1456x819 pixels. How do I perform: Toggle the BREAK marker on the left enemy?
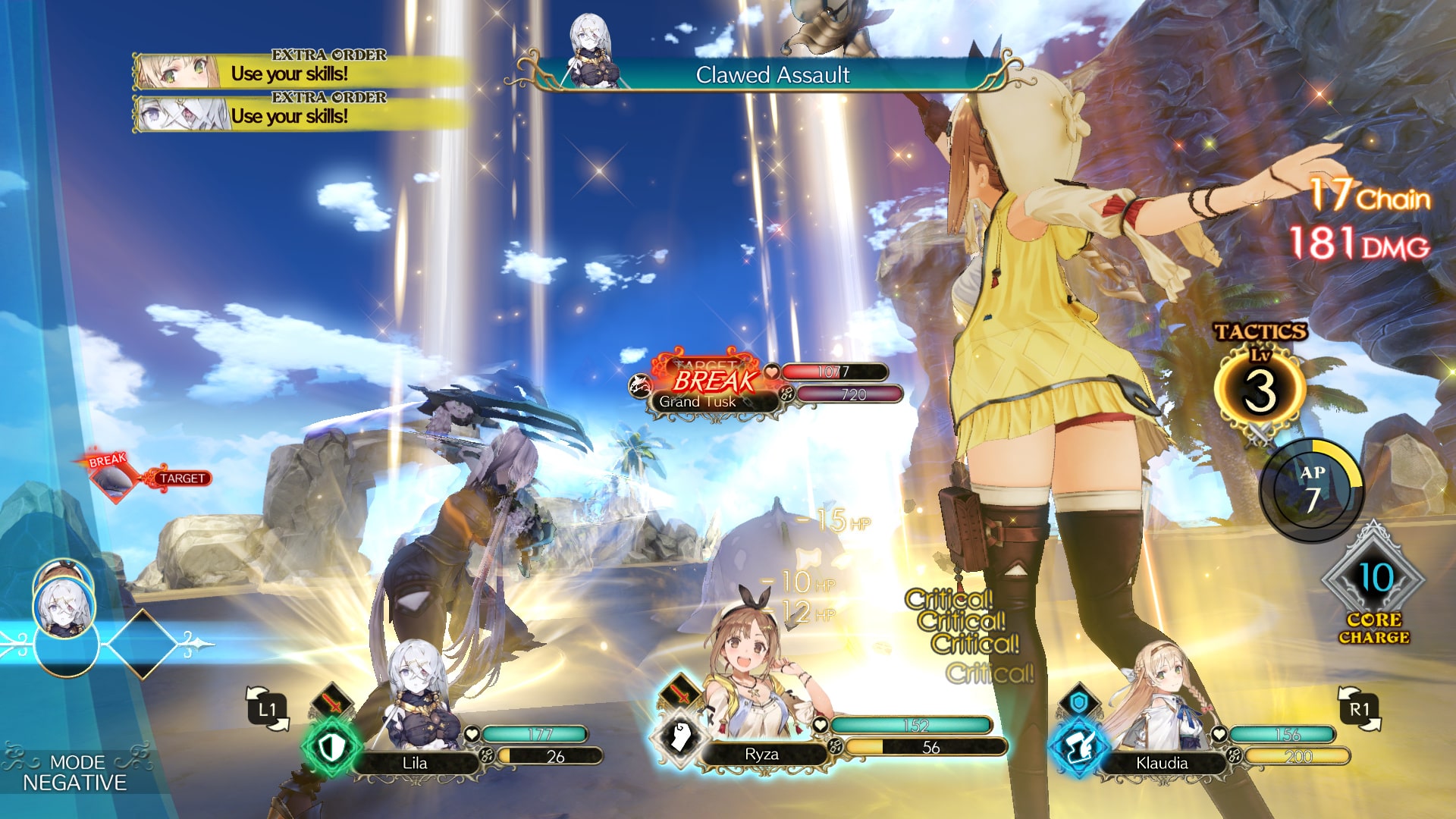click(105, 459)
